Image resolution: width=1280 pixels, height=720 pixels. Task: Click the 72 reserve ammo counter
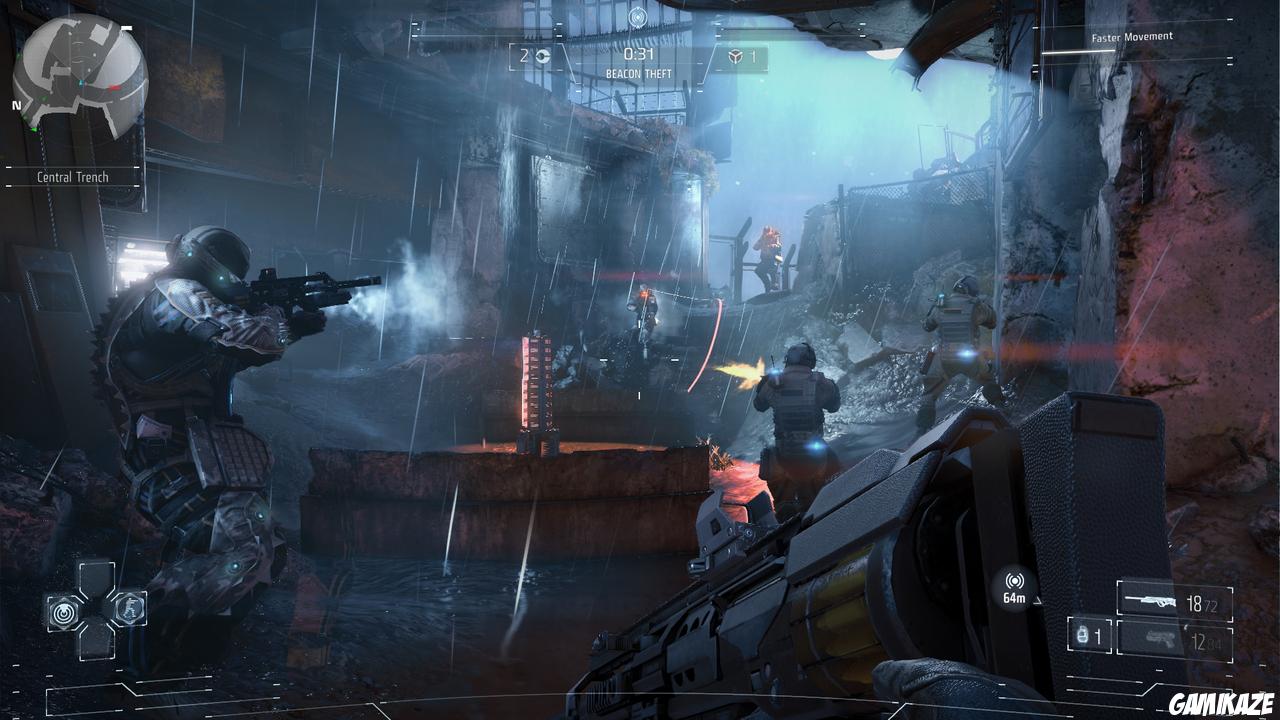point(1210,604)
